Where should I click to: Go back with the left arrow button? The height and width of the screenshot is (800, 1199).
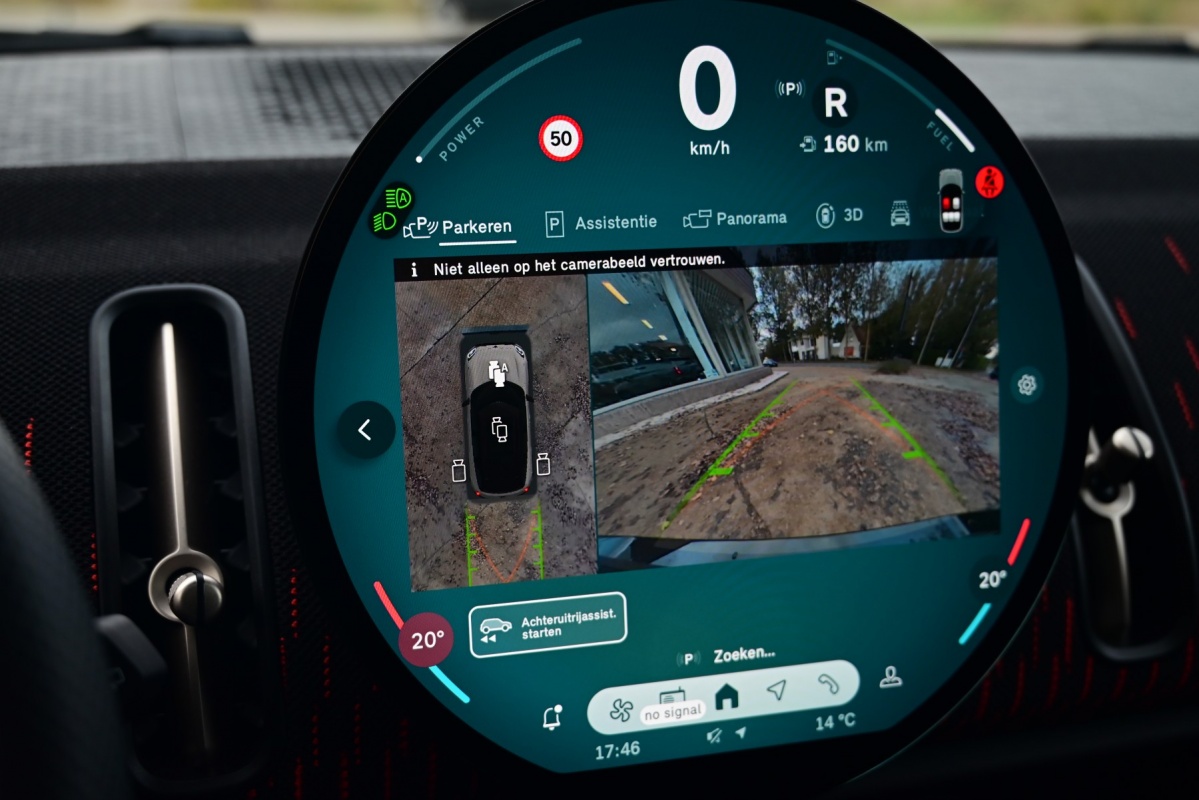coord(365,430)
